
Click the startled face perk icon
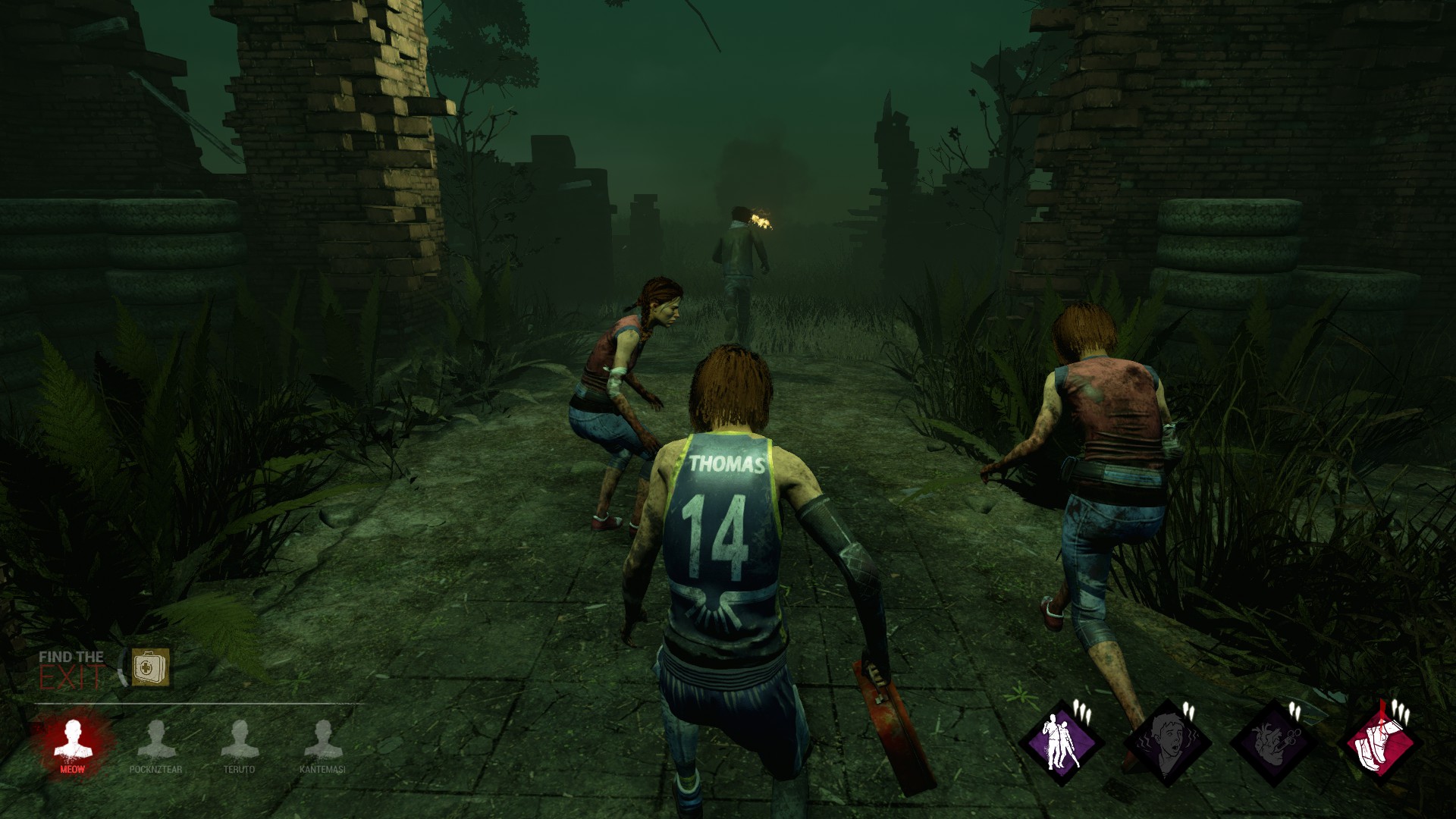pyautogui.click(x=1166, y=742)
